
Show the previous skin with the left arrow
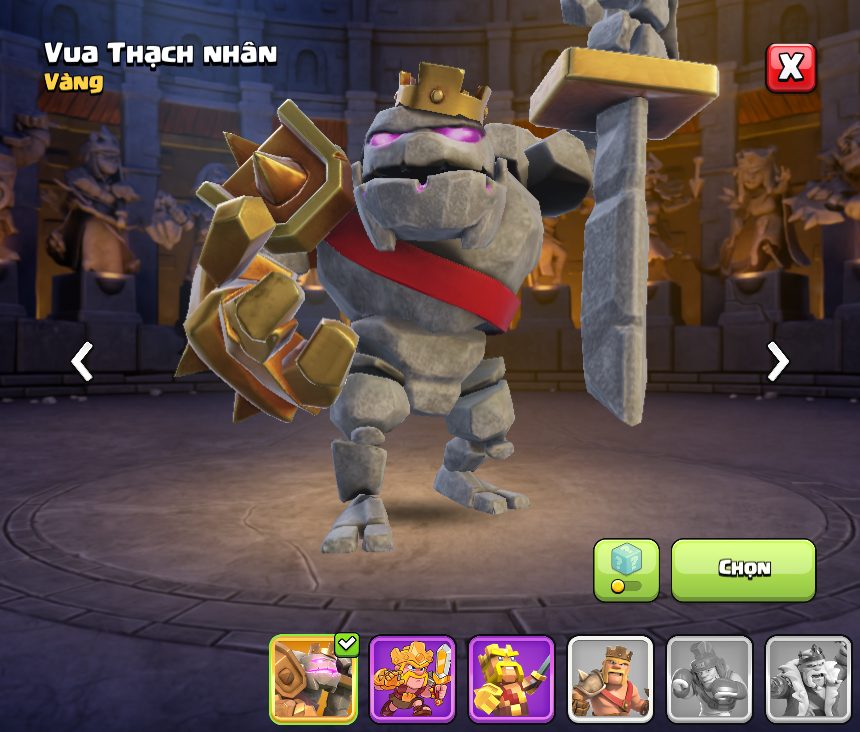point(82,361)
